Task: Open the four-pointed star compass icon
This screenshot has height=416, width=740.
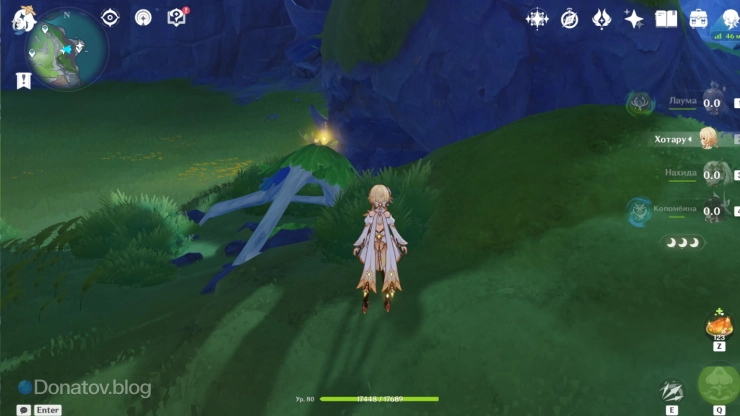Action: pyautogui.click(x=537, y=19)
